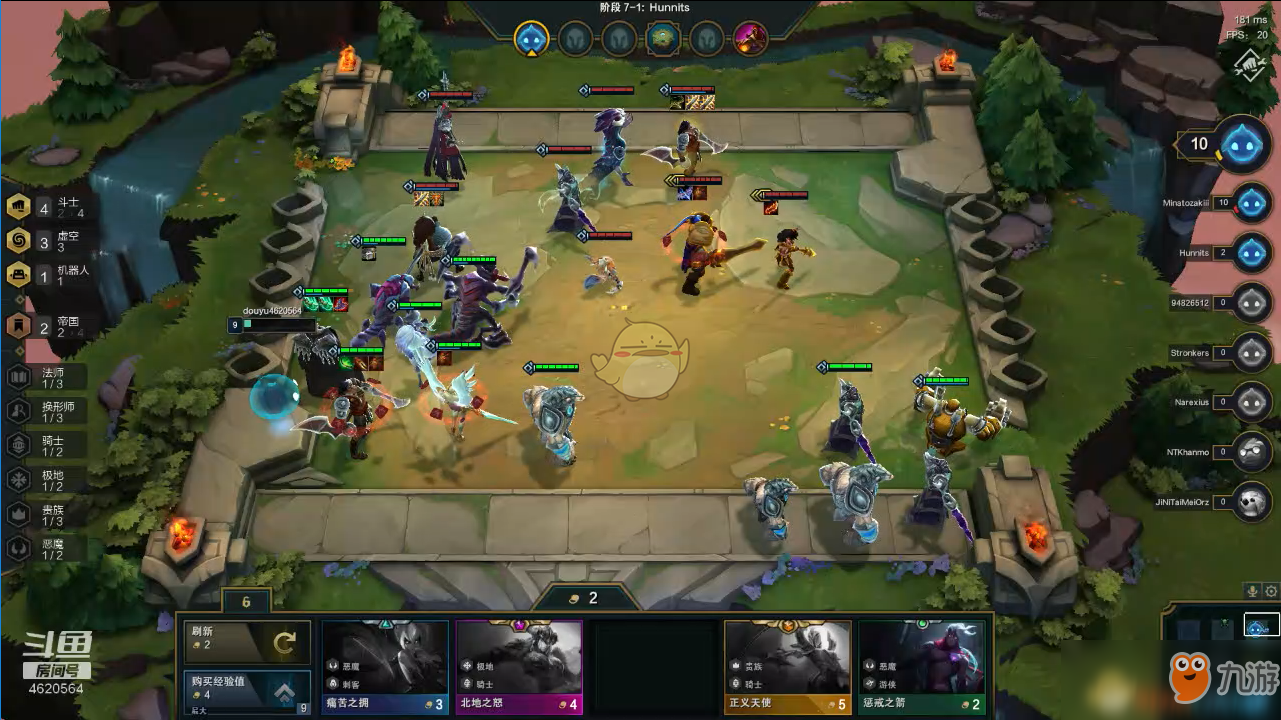Click NTKhanmo's player portrait
The image size is (1281, 720).
1251,452
